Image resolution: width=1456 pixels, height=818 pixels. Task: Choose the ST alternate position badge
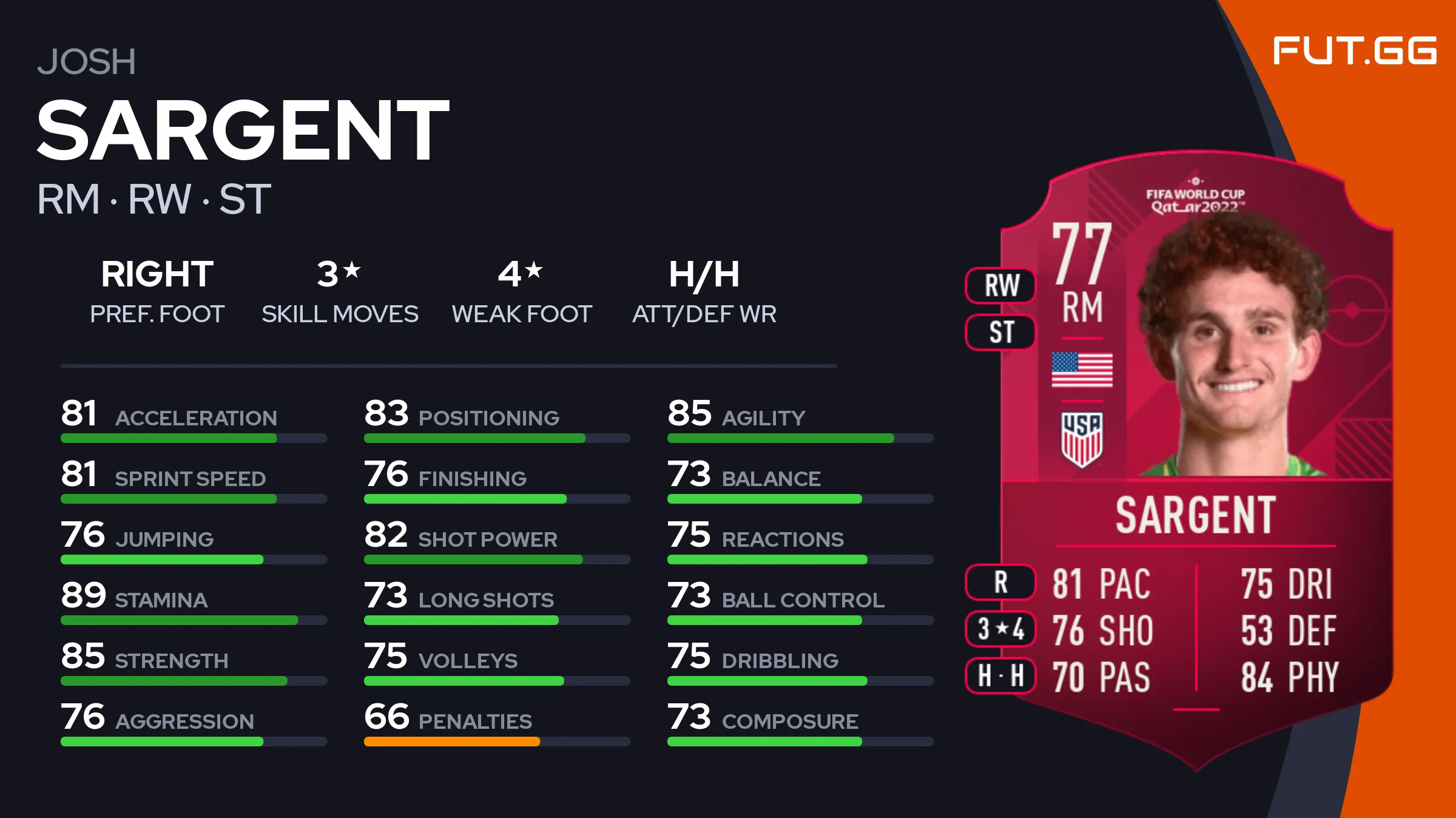point(1001,332)
